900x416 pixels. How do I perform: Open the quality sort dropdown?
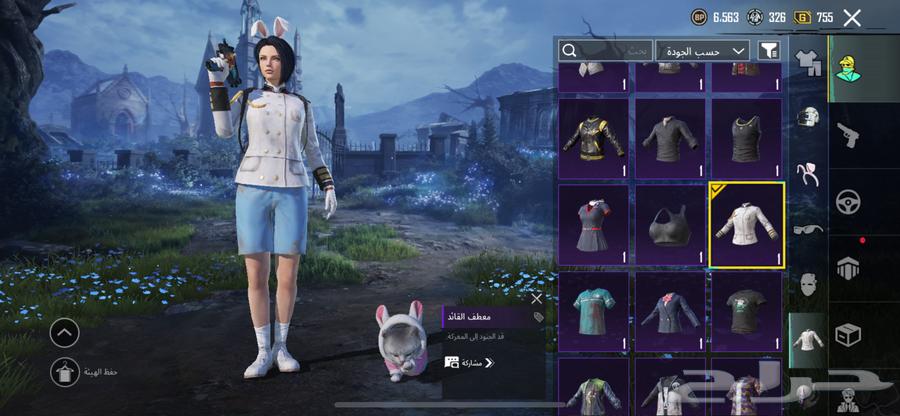point(703,50)
